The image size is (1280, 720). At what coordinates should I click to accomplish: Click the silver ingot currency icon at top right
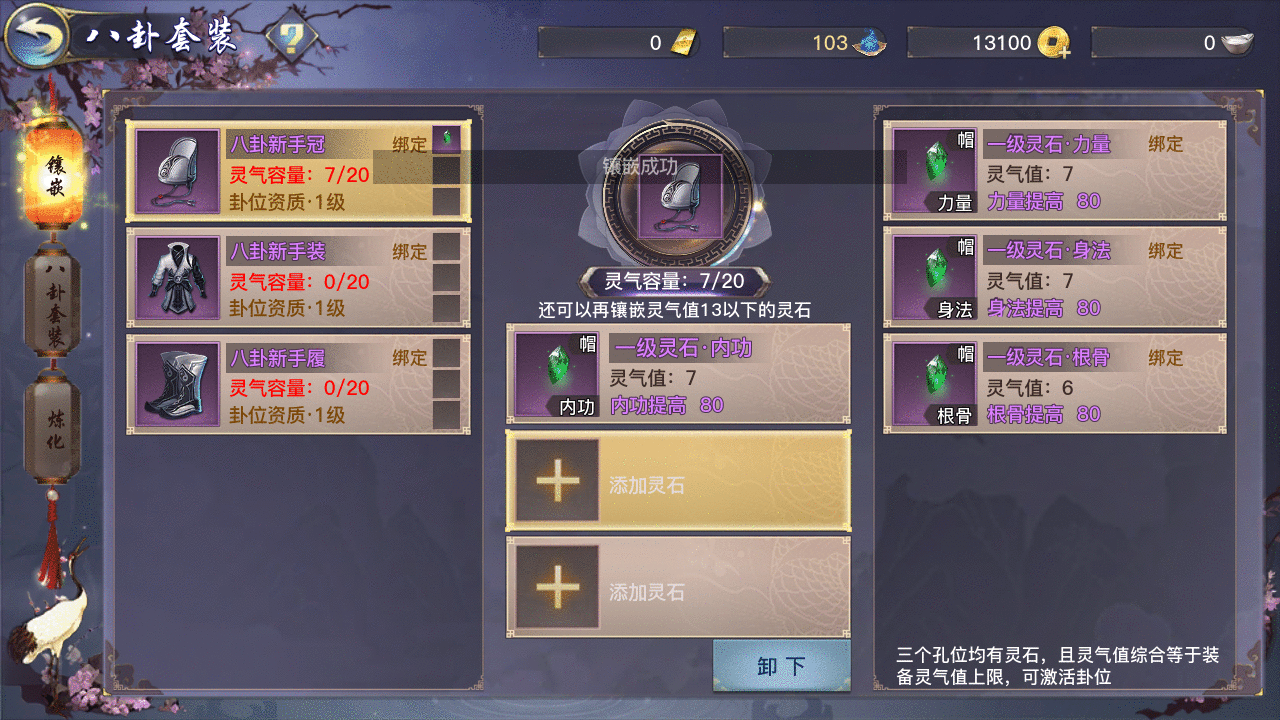(x=1235, y=42)
